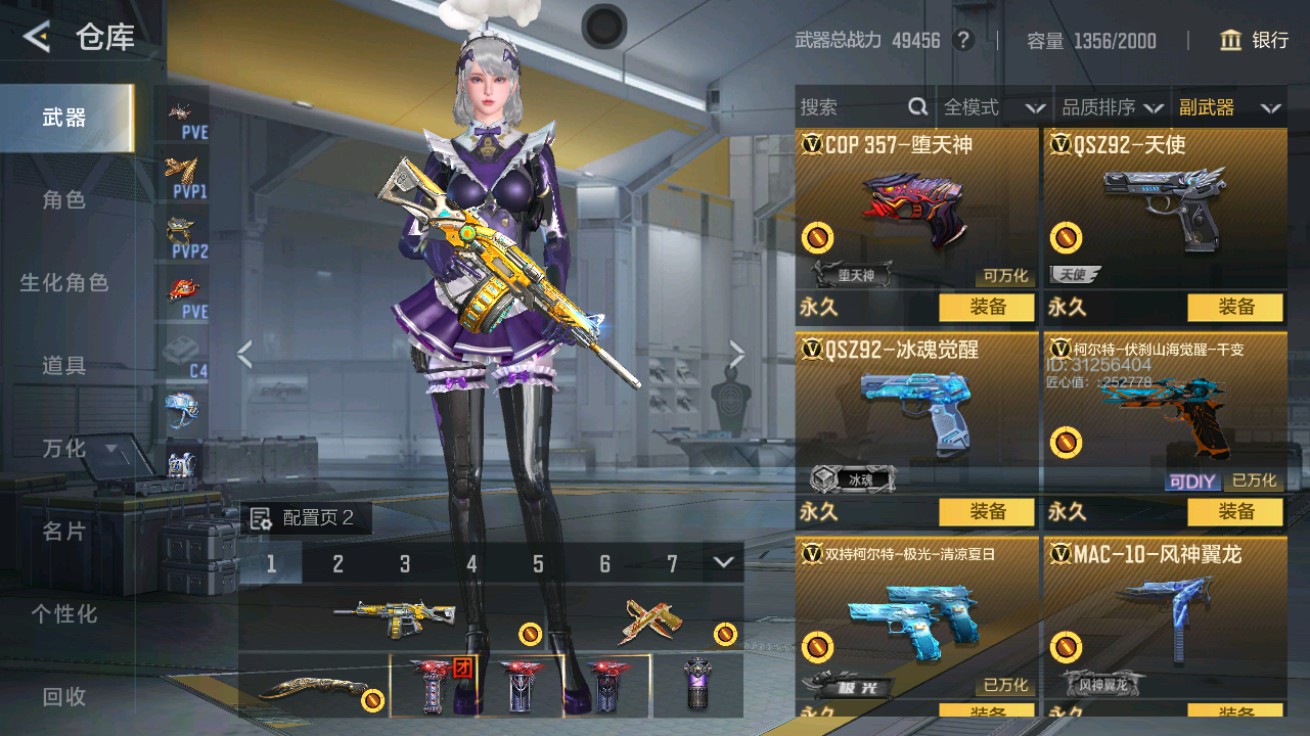Expand the chevron after config page 7
The height and width of the screenshot is (736, 1310).
(724, 564)
